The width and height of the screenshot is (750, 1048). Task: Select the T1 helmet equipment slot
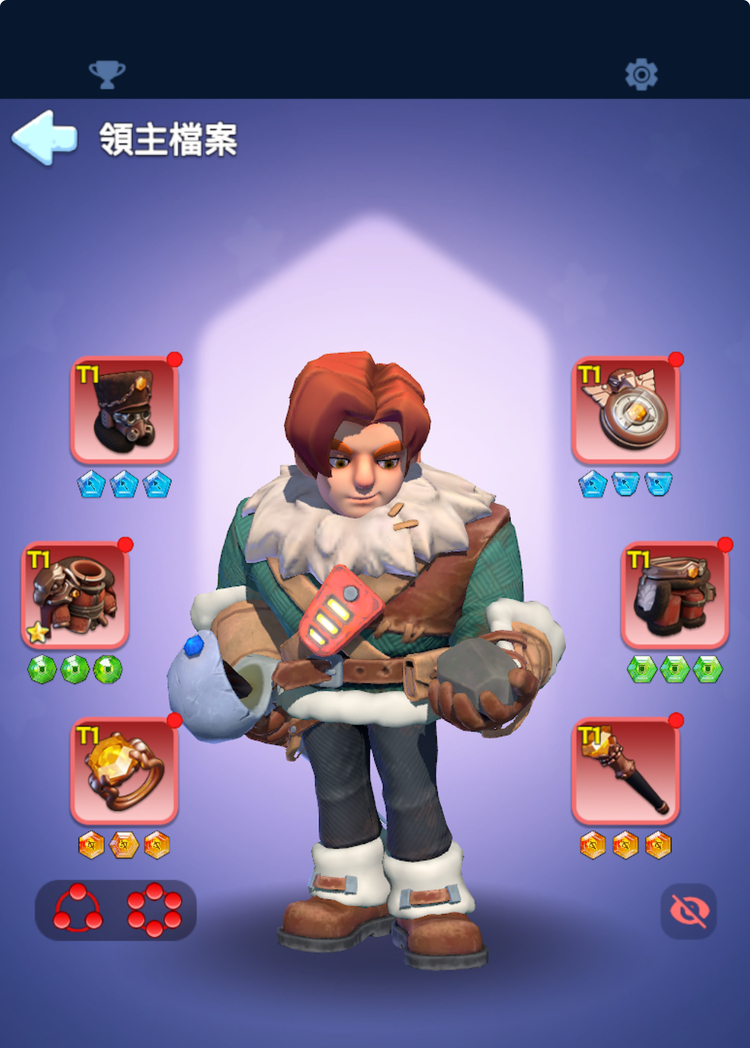point(124,410)
